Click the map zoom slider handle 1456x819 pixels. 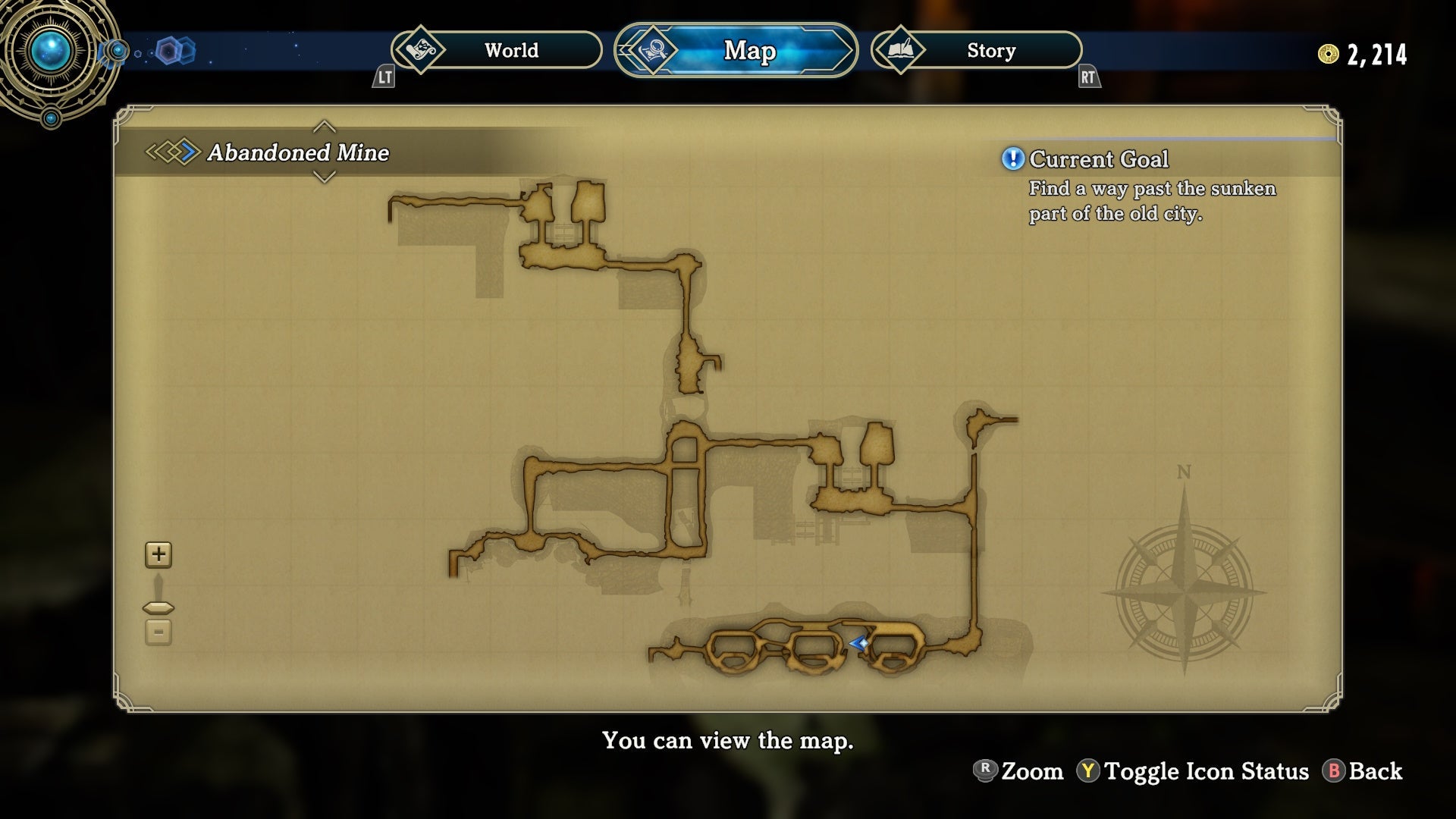pos(158,607)
